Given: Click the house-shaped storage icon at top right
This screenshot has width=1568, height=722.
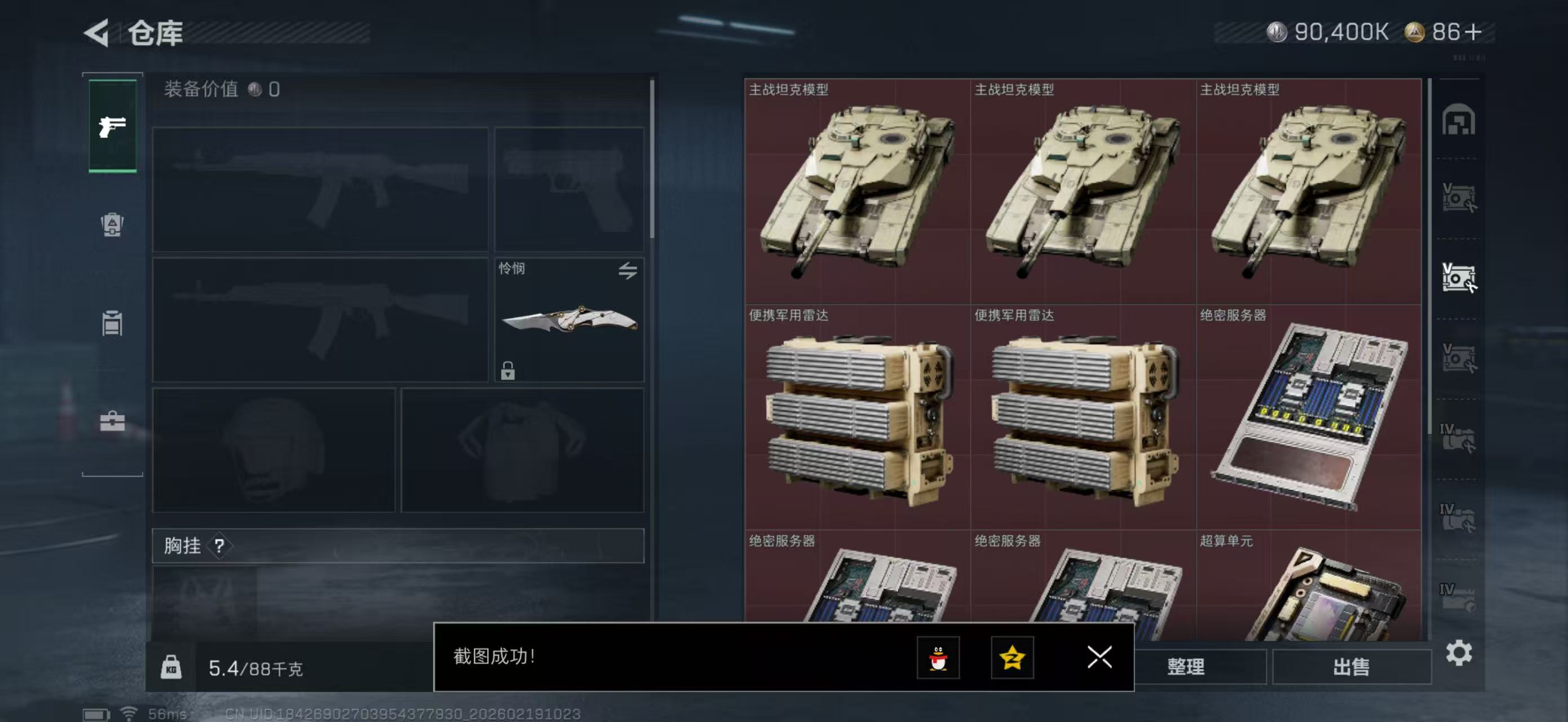Looking at the screenshot, I should pyautogui.click(x=1459, y=121).
